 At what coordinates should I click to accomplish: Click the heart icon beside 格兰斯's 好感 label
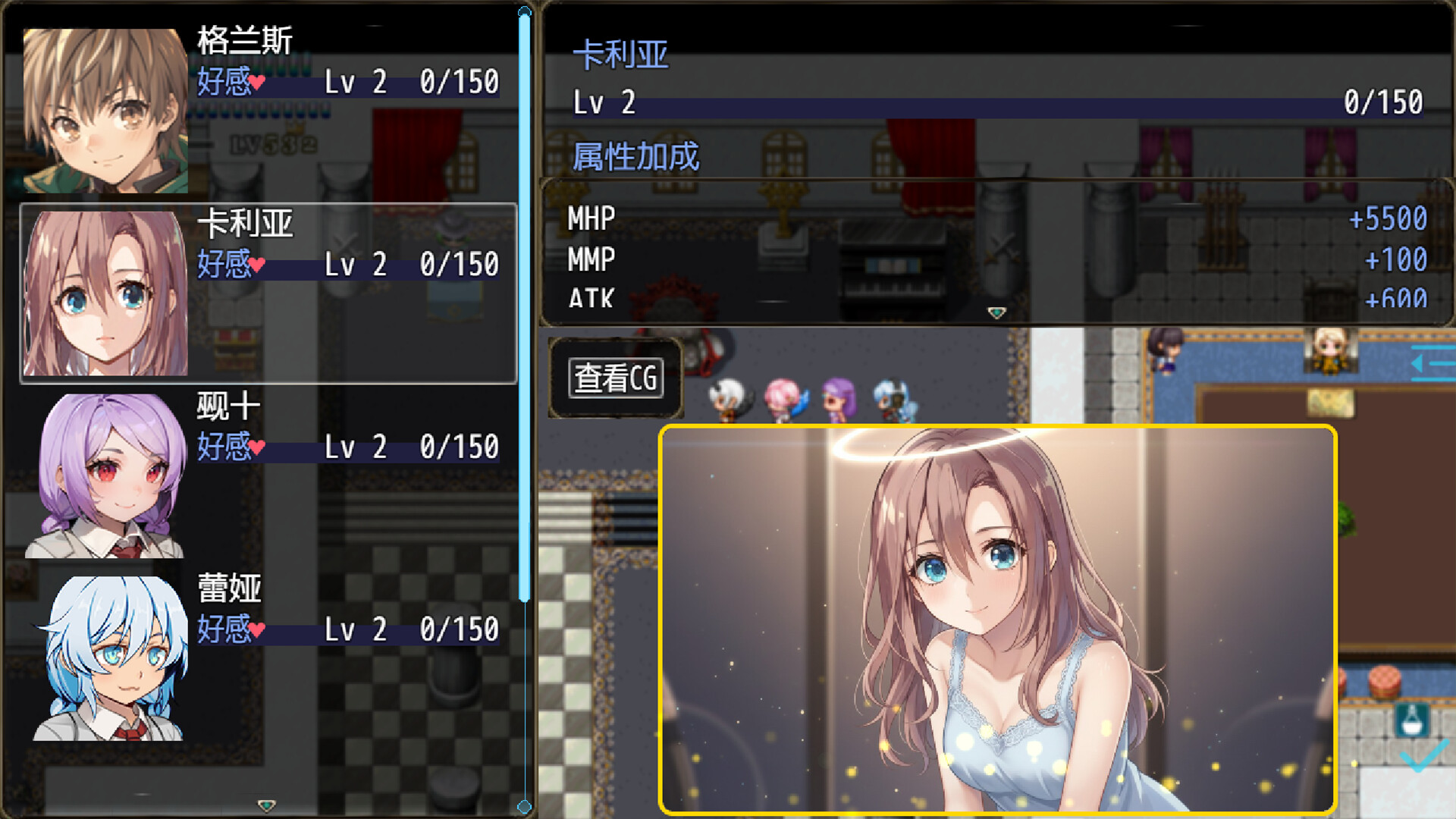click(258, 82)
